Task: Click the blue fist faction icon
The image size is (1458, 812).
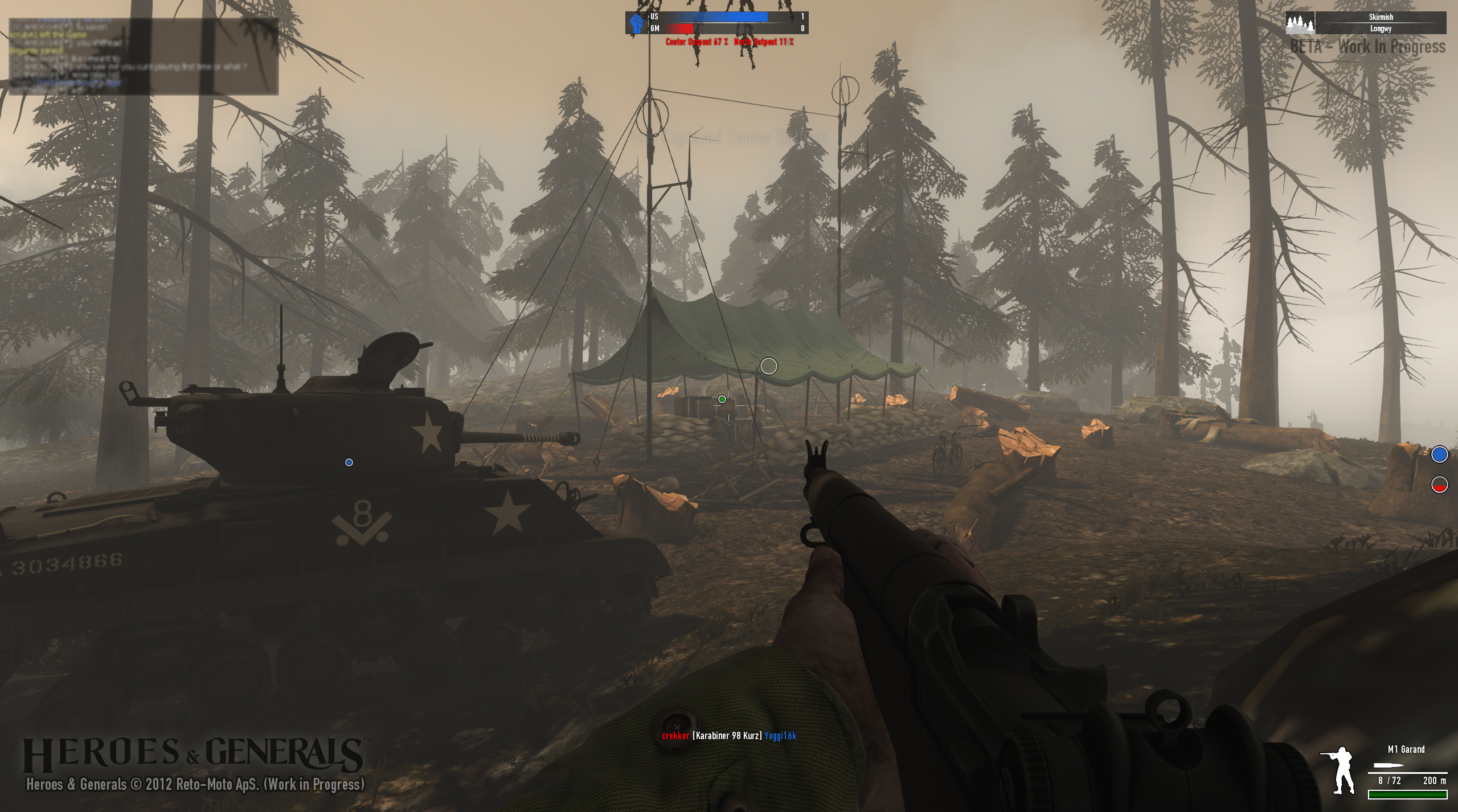Action: 637,23
